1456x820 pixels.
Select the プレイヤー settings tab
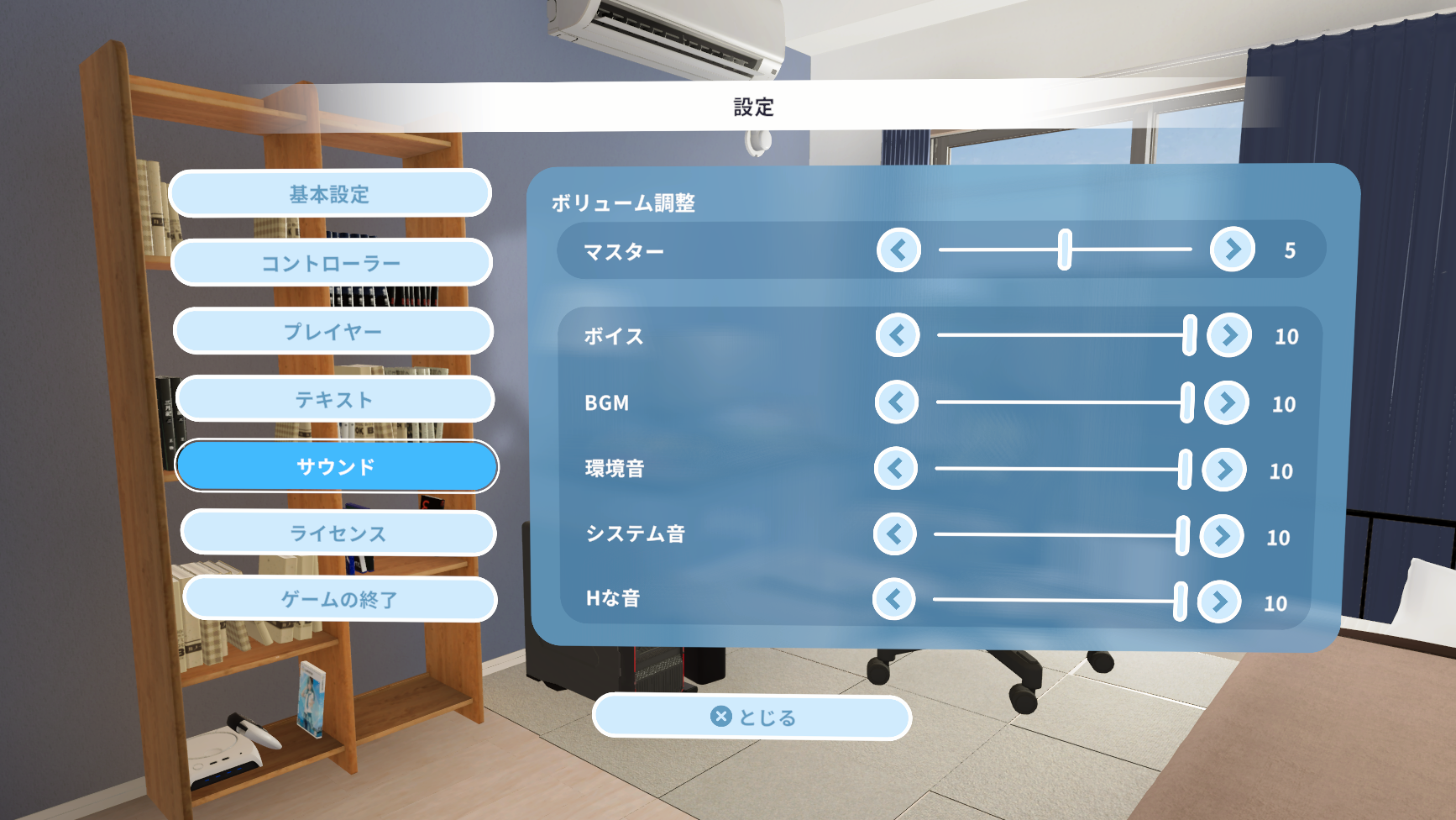(x=333, y=330)
